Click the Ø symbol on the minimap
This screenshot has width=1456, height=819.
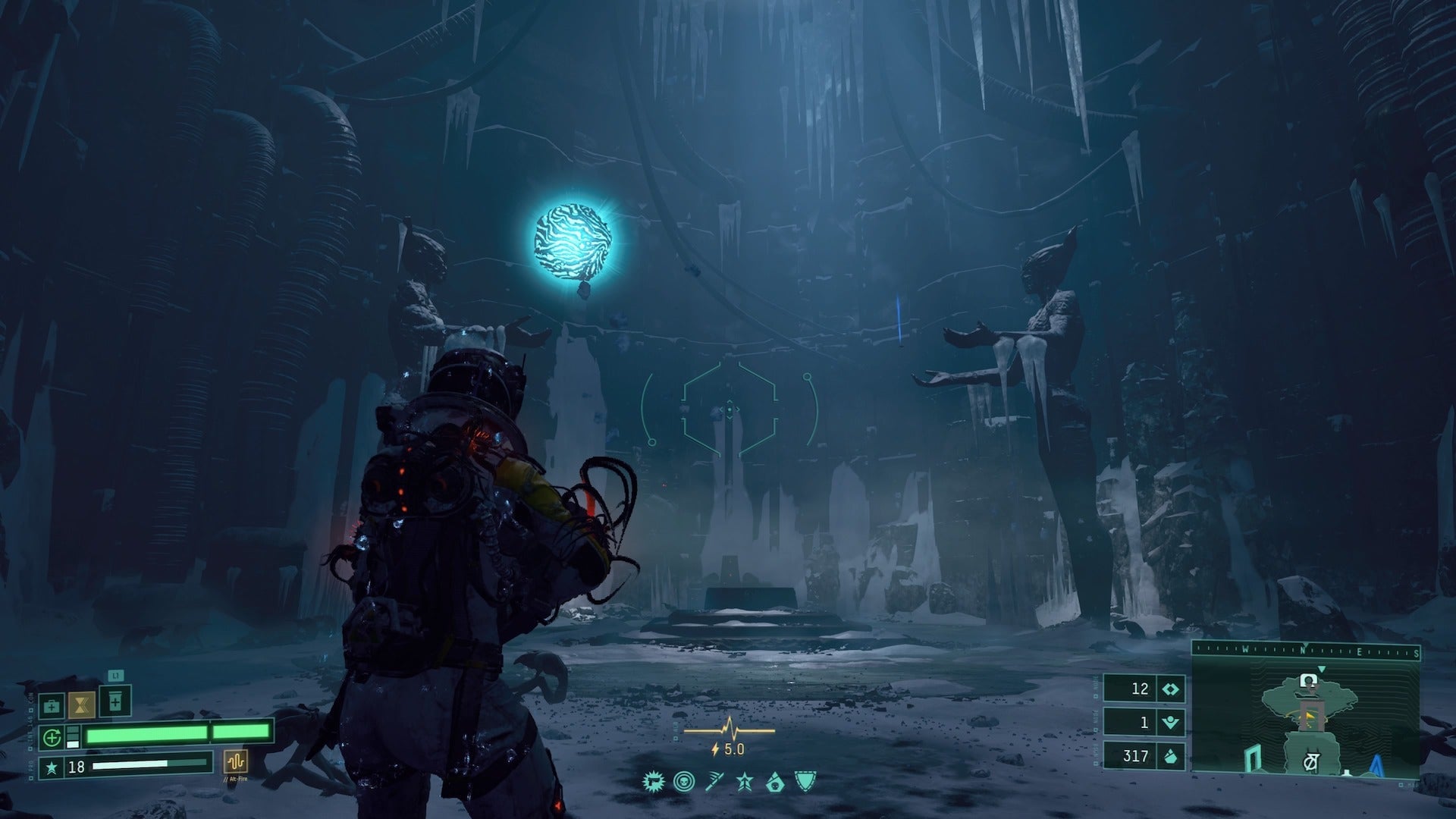coord(1310,760)
